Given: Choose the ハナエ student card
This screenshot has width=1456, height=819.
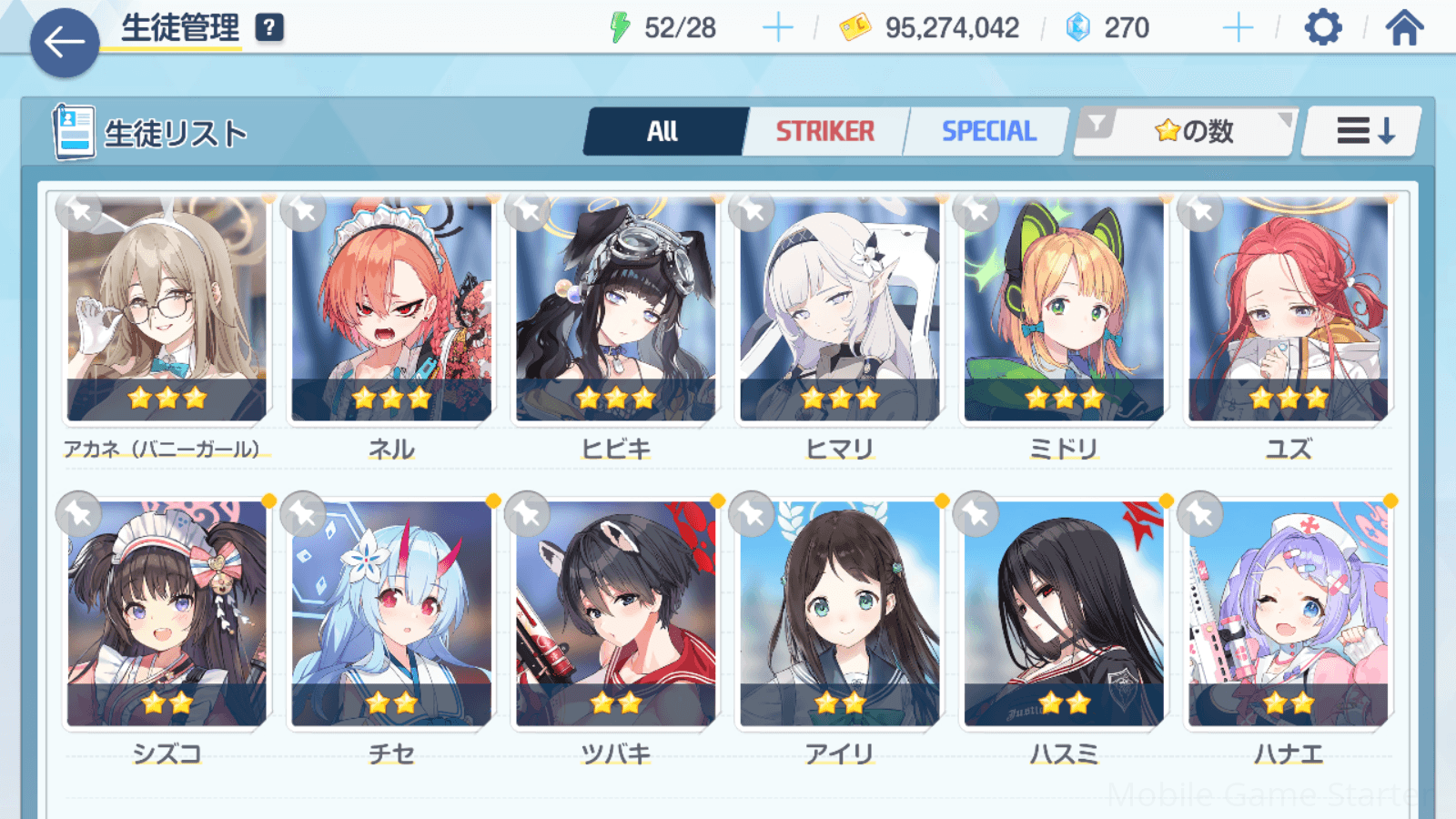Looking at the screenshot, I should click(x=1288, y=614).
